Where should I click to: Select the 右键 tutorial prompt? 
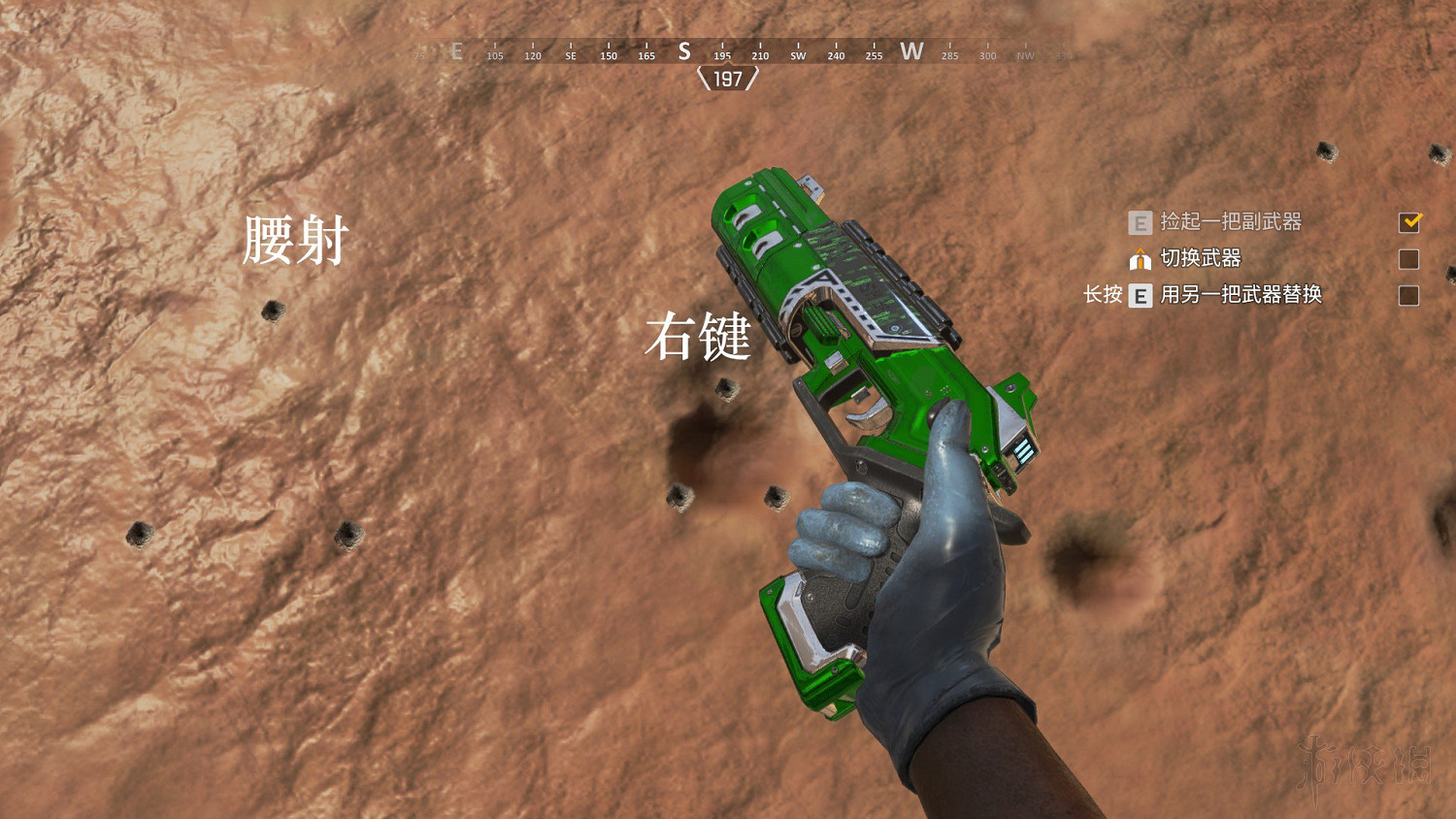701,342
